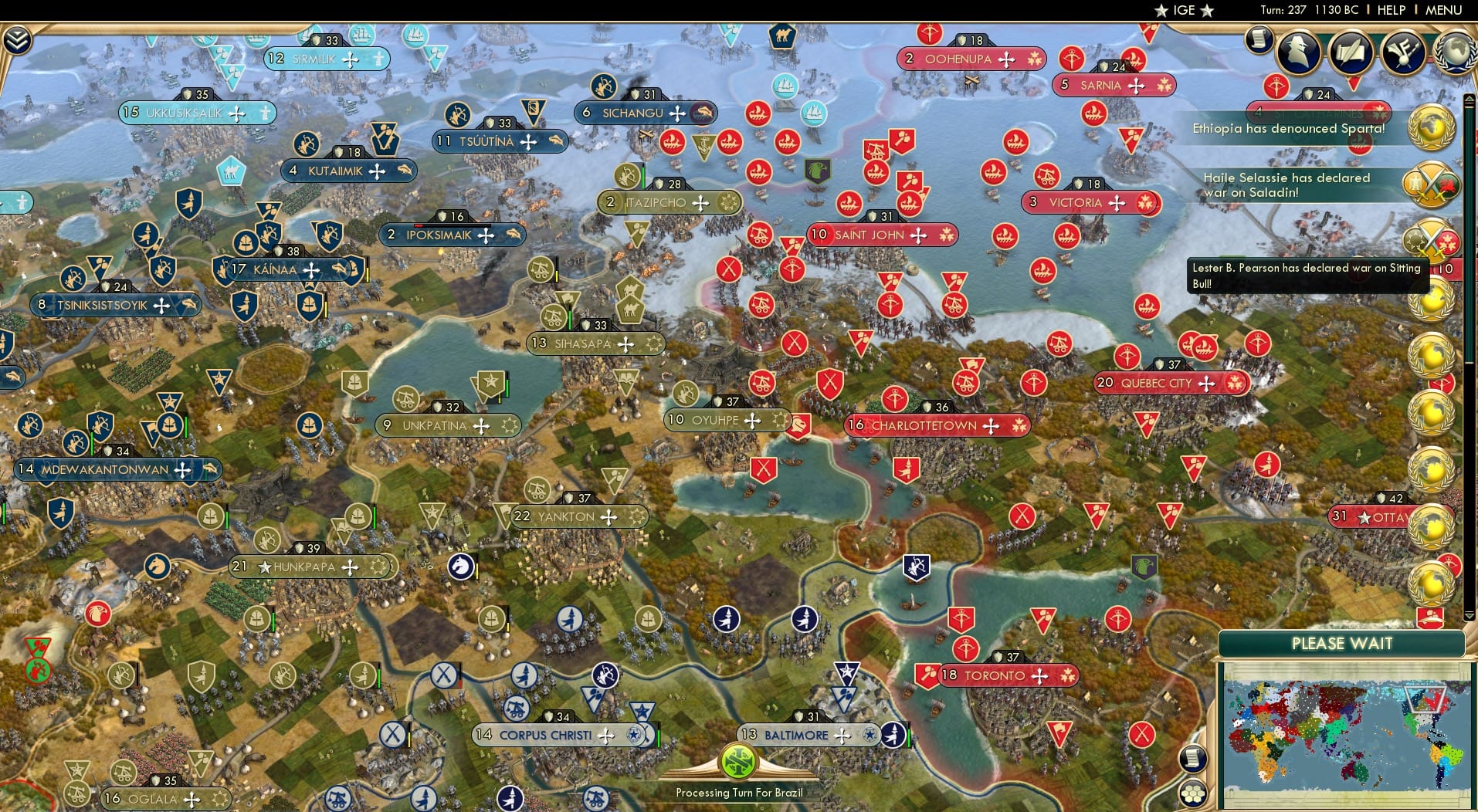The height and width of the screenshot is (812, 1478).
Task: Select the red crossbowman unit icon near St. Catharines
Action: (x=1276, y=85)
